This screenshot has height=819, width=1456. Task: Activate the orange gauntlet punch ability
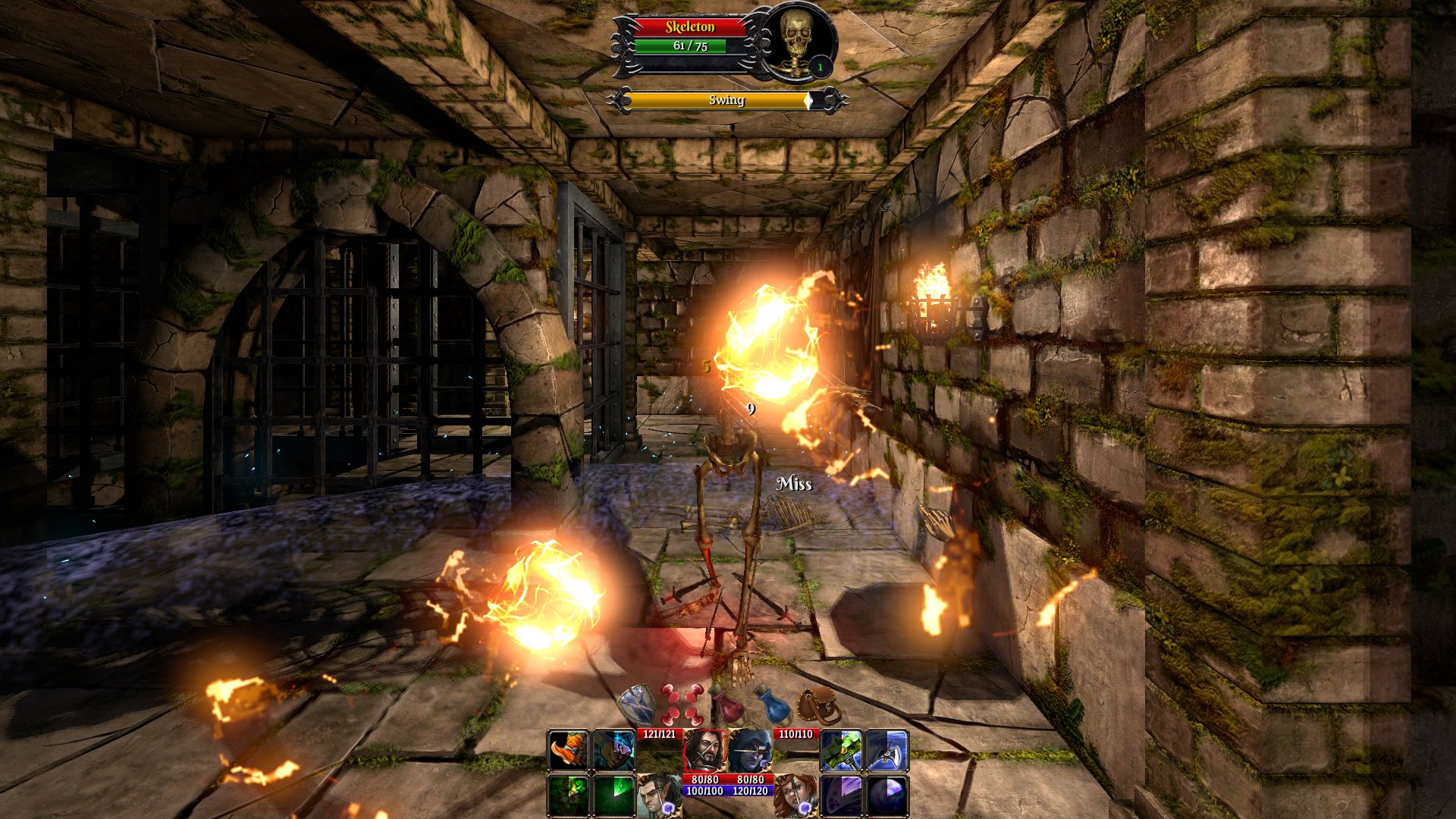click(x=568, y=751)
